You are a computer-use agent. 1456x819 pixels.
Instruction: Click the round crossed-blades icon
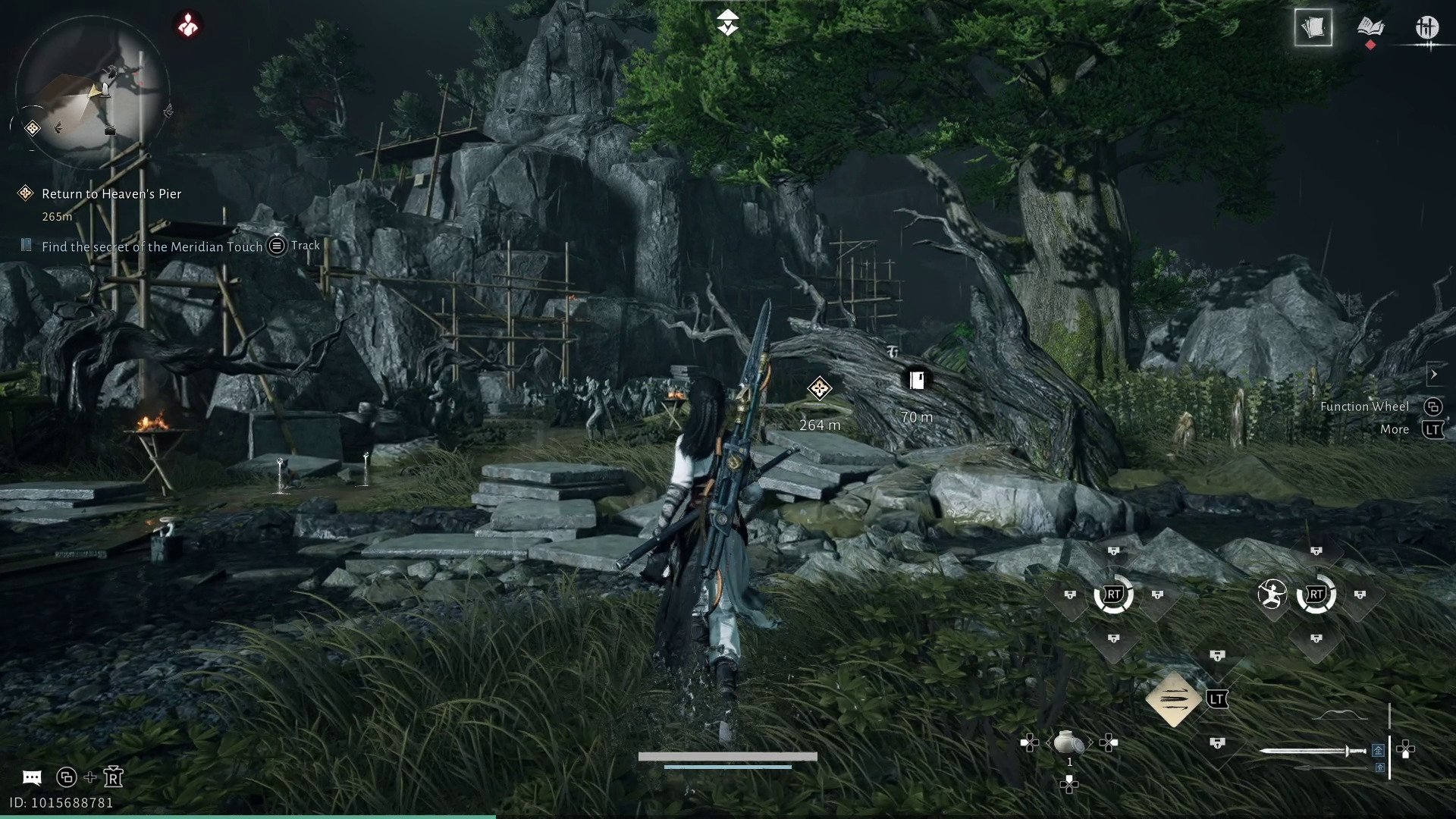[1426, 28]
